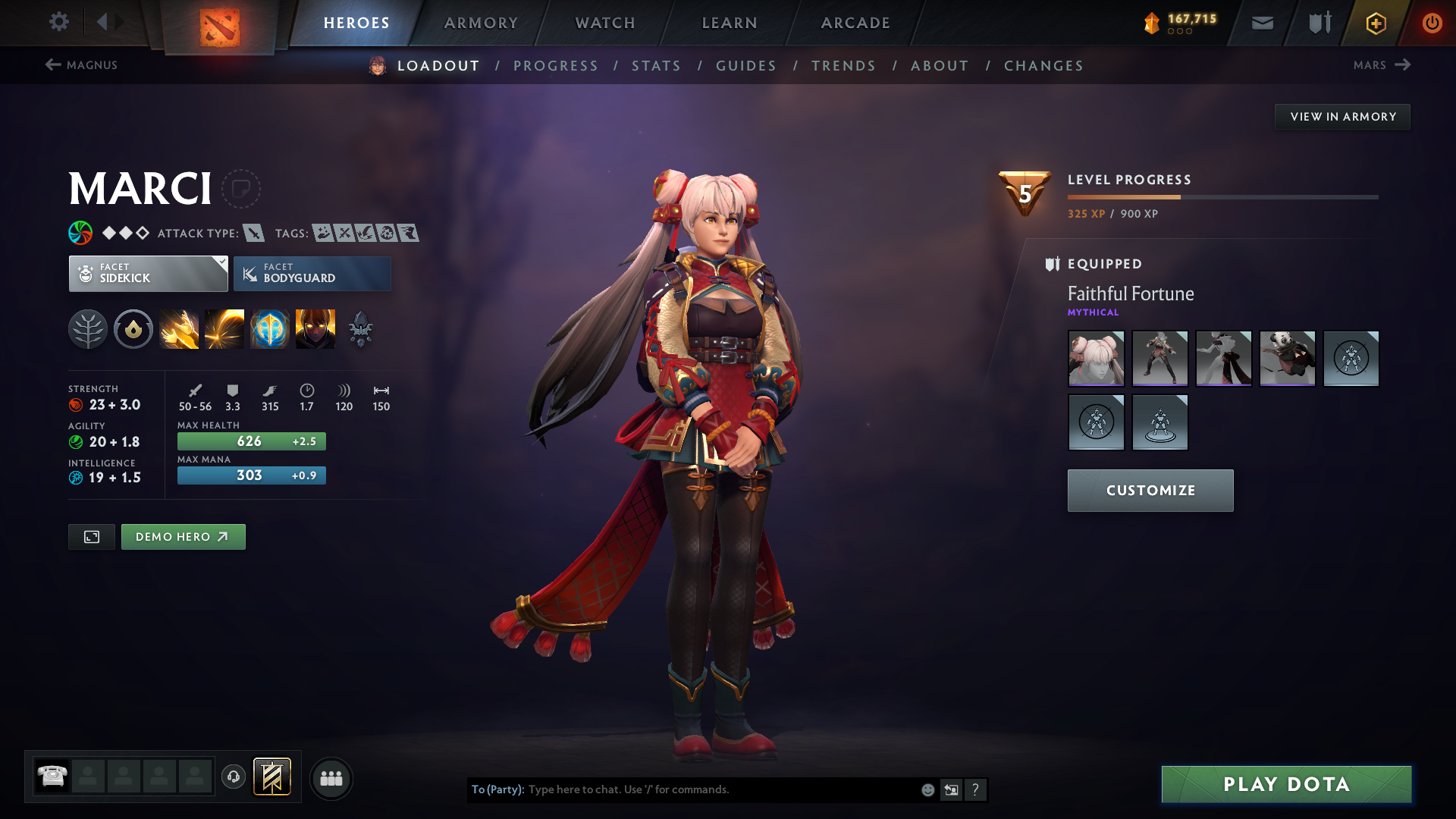
Task: Open the settings gear icon
Action: pyautogui.click(x=59, y=22)
